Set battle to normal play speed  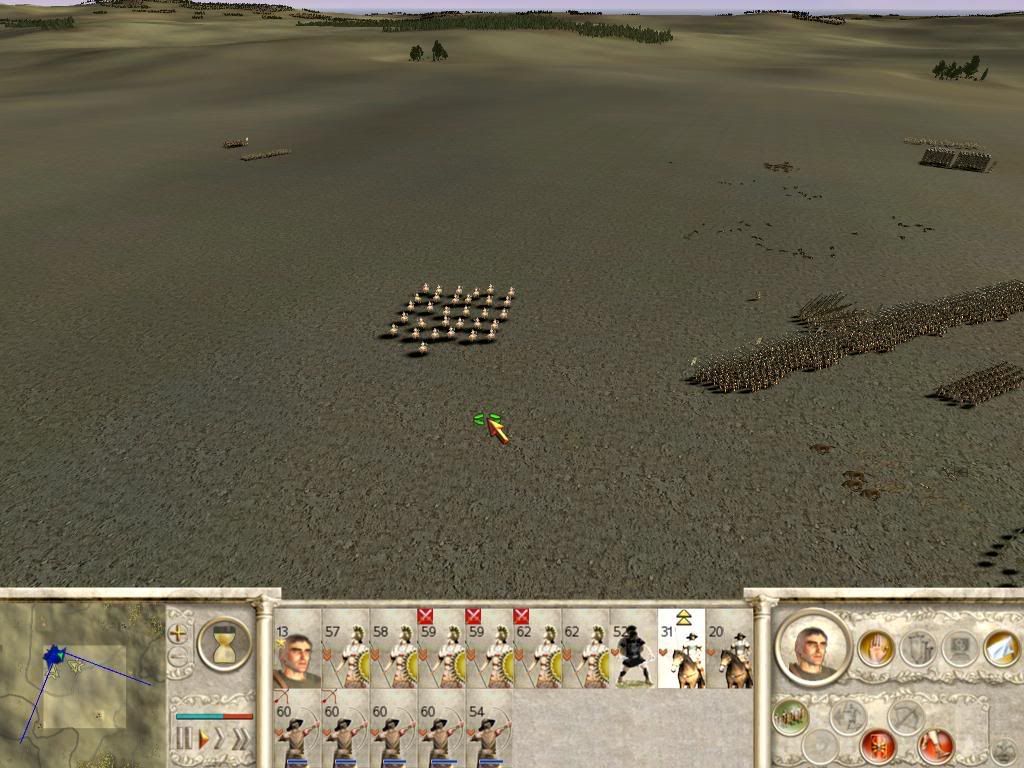[x=203, y=739]
